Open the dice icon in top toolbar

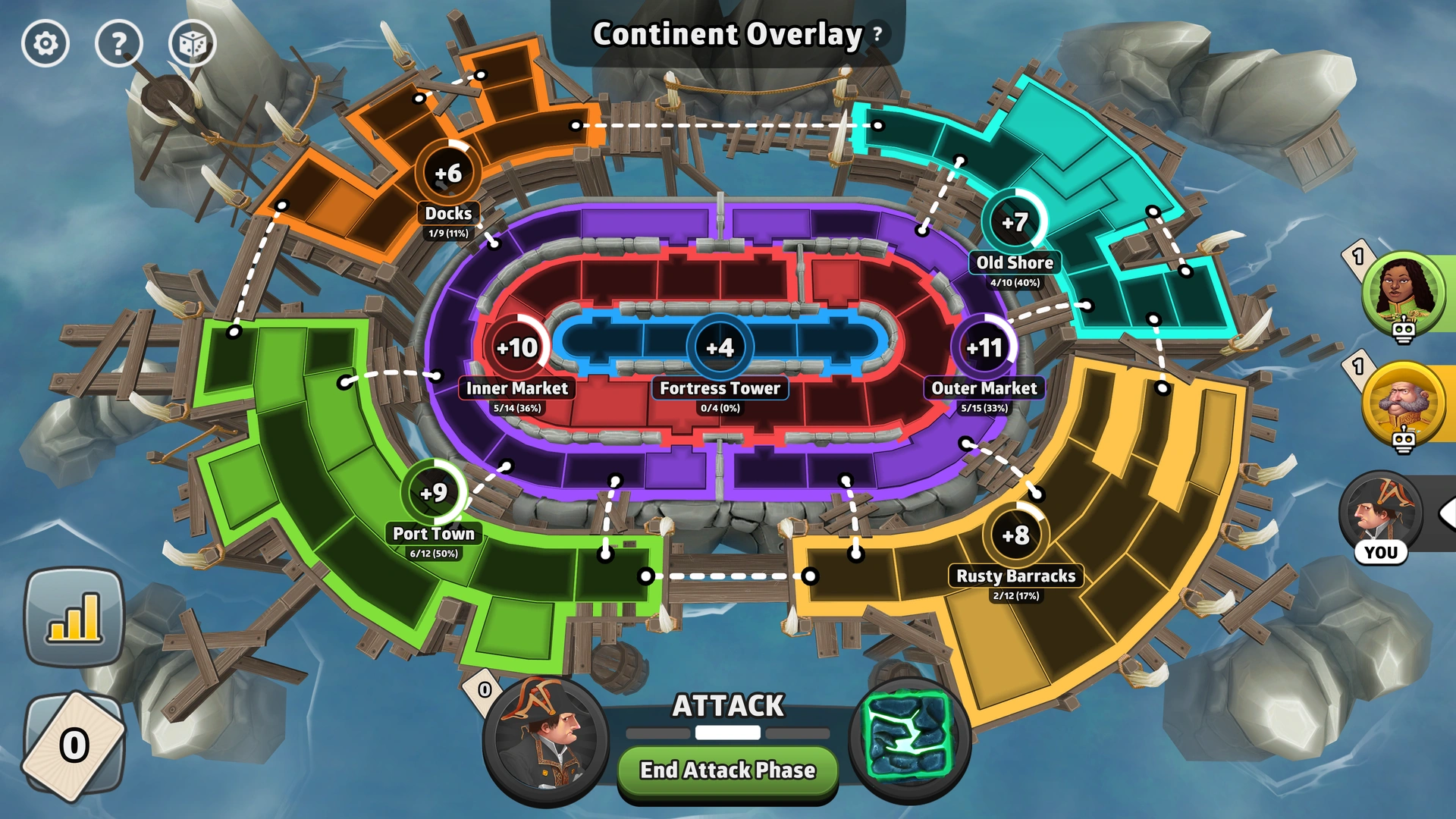193,44
